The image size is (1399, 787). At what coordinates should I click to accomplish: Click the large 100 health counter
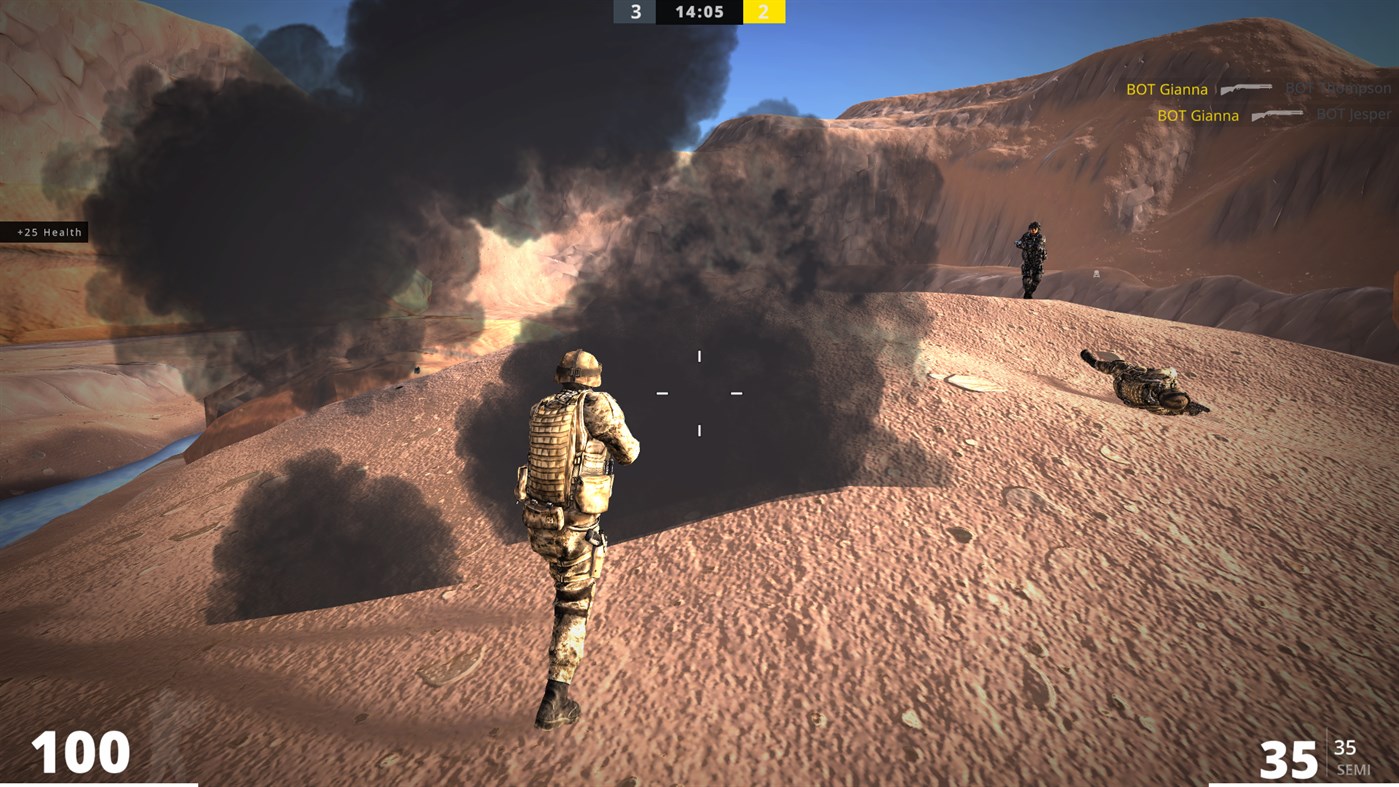(x=80, y=751)
